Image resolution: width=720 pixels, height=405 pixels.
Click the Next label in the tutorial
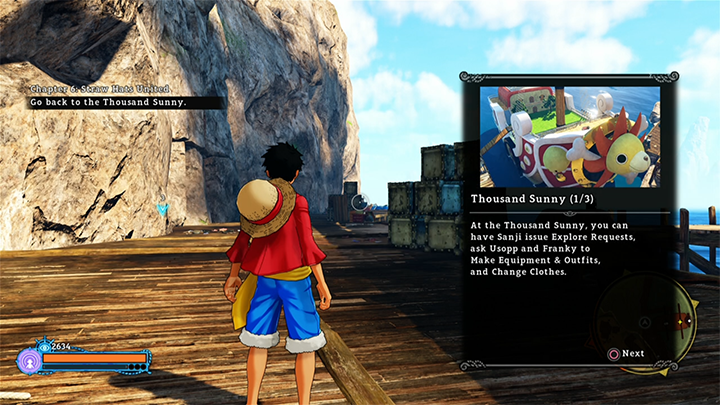(633, 353)
